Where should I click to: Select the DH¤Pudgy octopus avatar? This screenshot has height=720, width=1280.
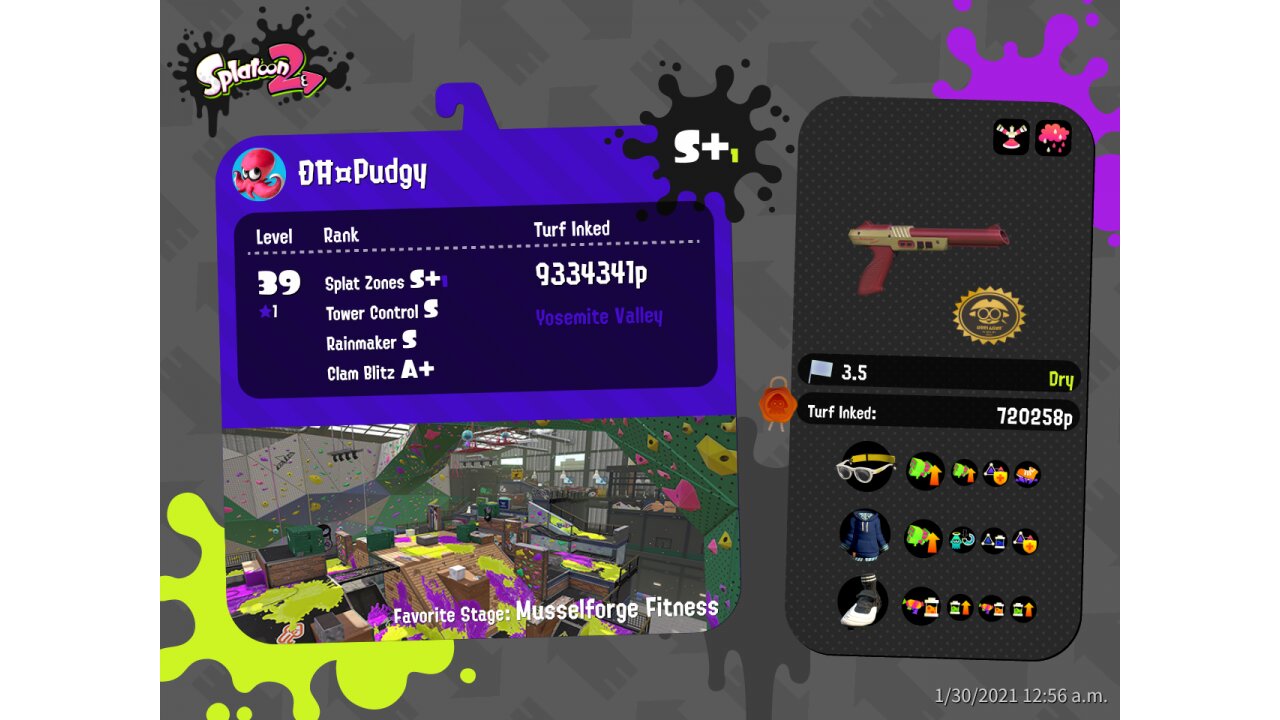tap(259, 174)
